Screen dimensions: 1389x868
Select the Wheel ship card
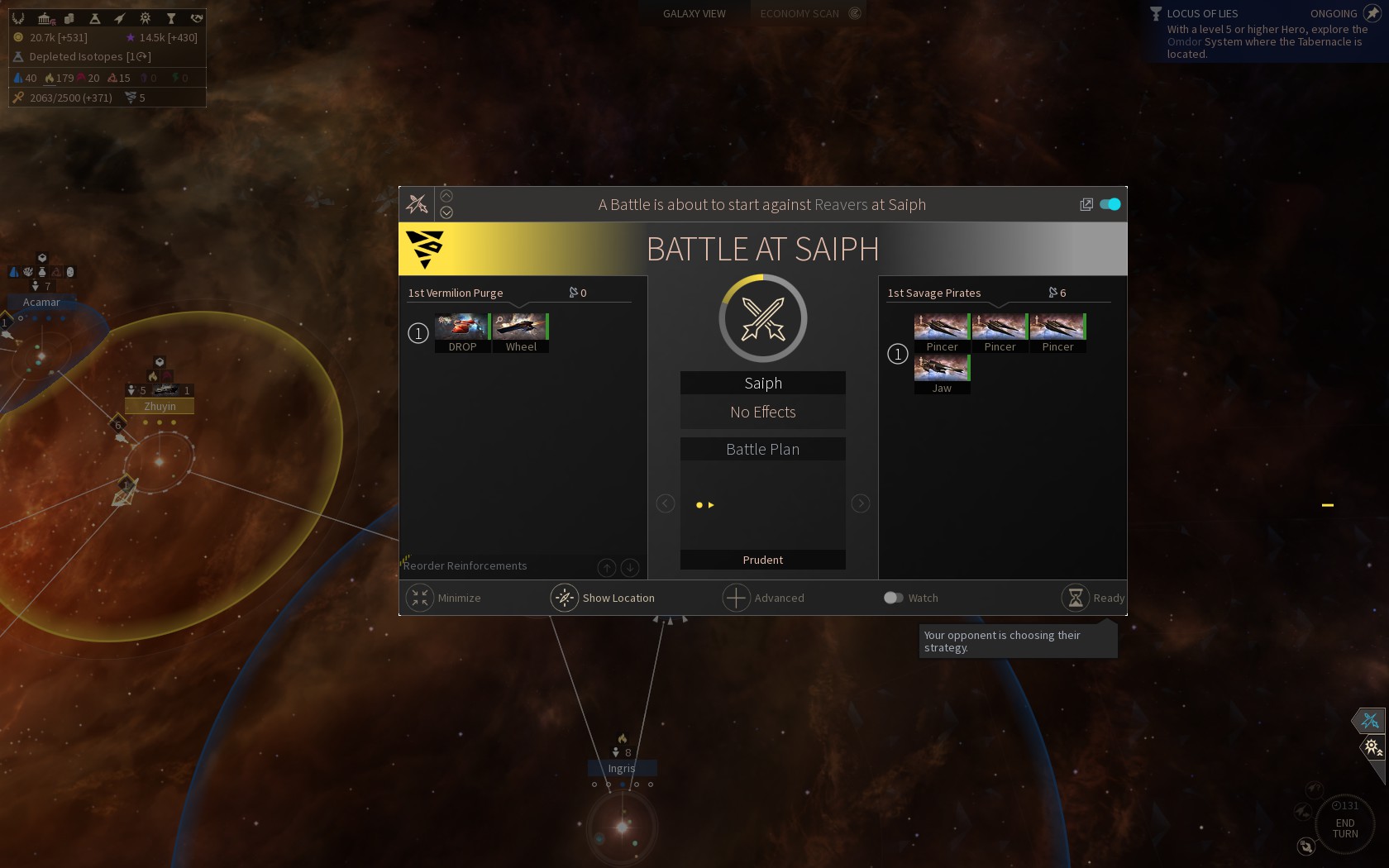(x=521, y=332)
